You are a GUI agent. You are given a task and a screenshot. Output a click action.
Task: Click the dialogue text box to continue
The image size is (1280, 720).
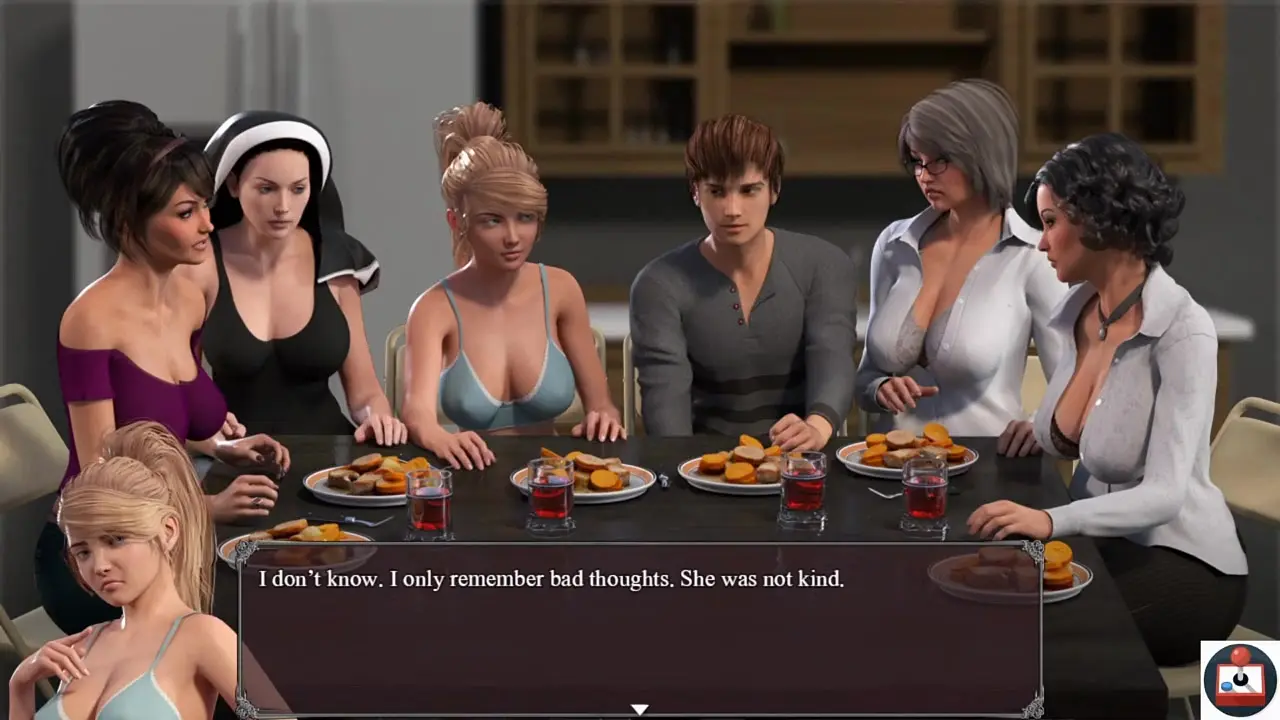(639, 630)
